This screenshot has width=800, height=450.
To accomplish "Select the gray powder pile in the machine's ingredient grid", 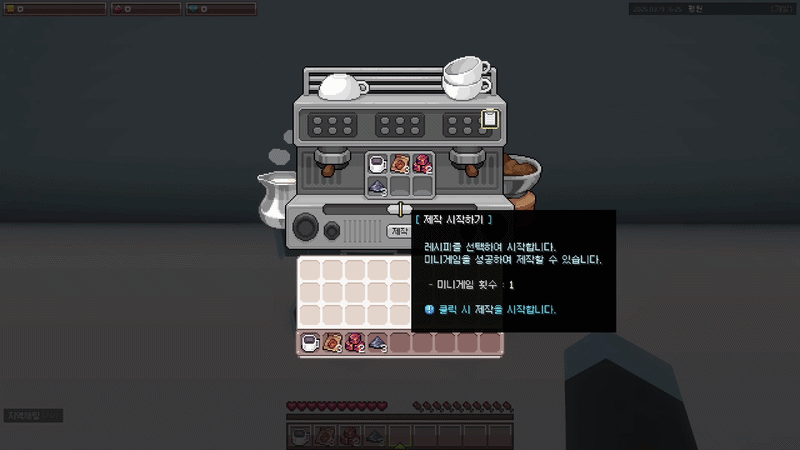I will click(x=377, y=185).
